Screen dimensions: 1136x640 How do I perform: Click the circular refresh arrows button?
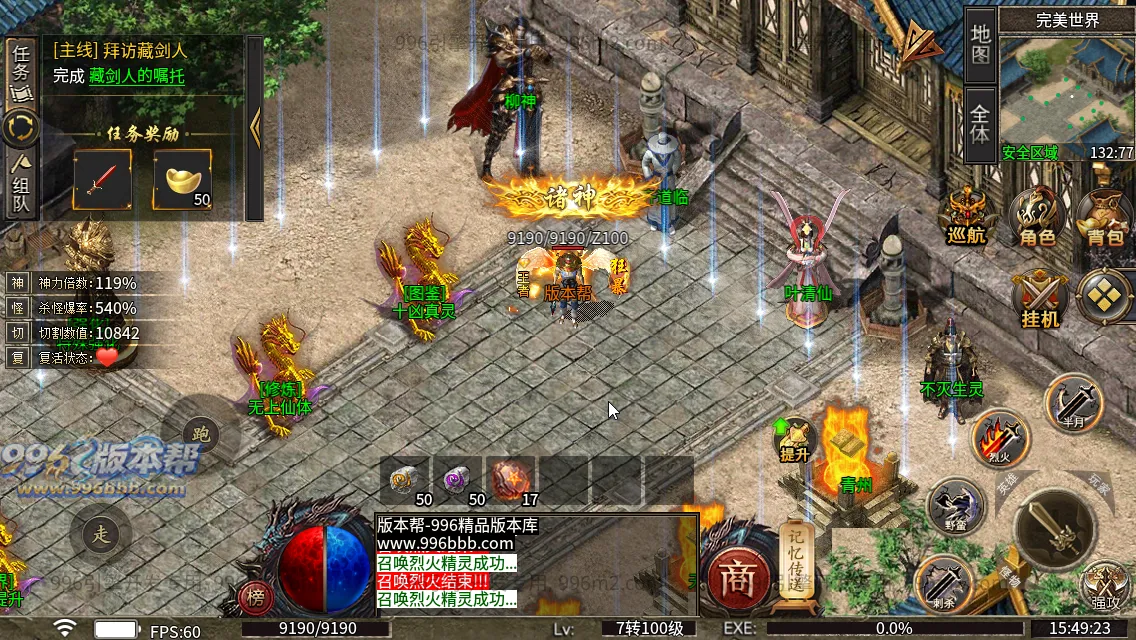pyautogui.click(x=21, y=128)
